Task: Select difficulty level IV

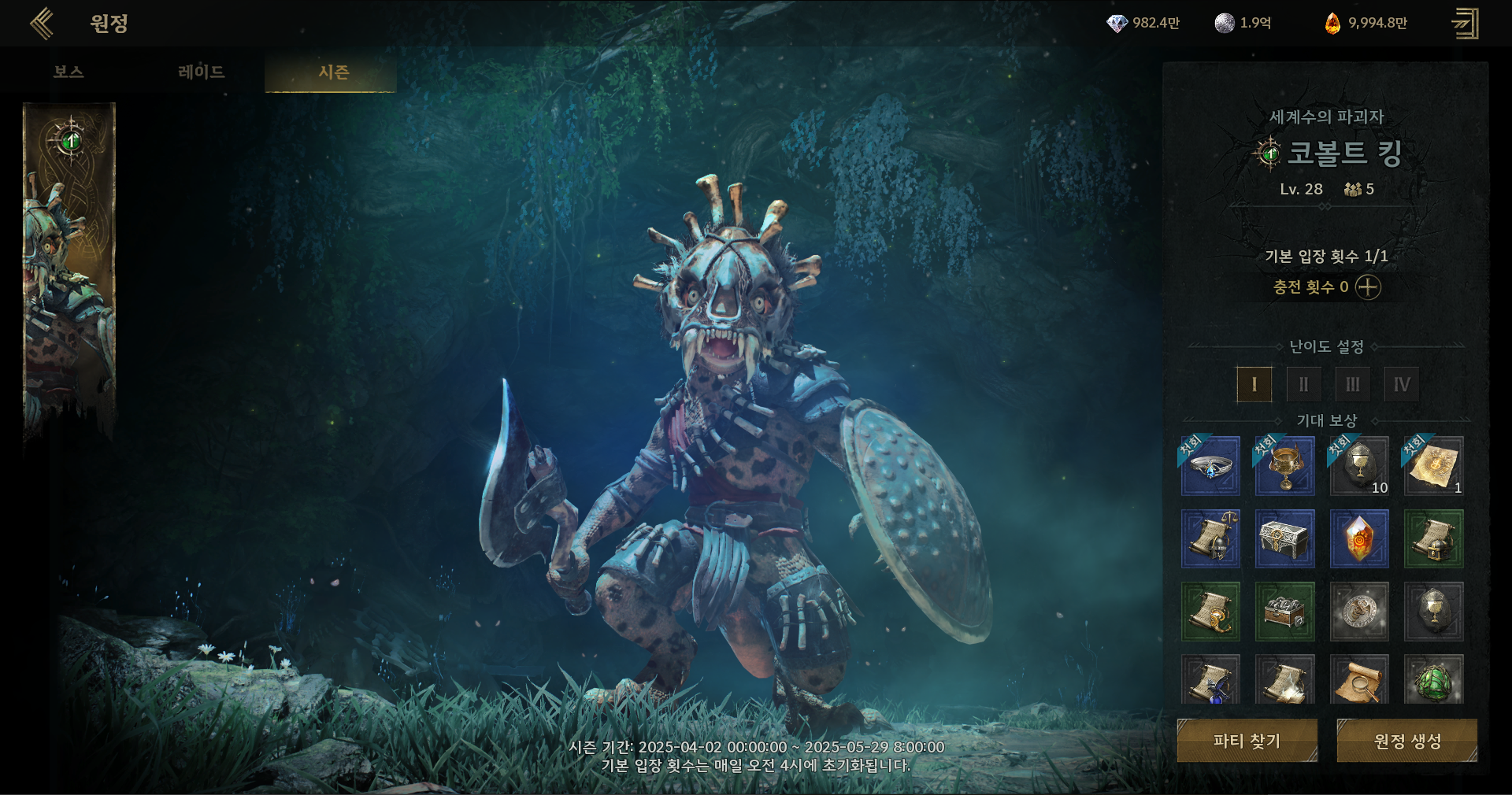Action: 1402,385
